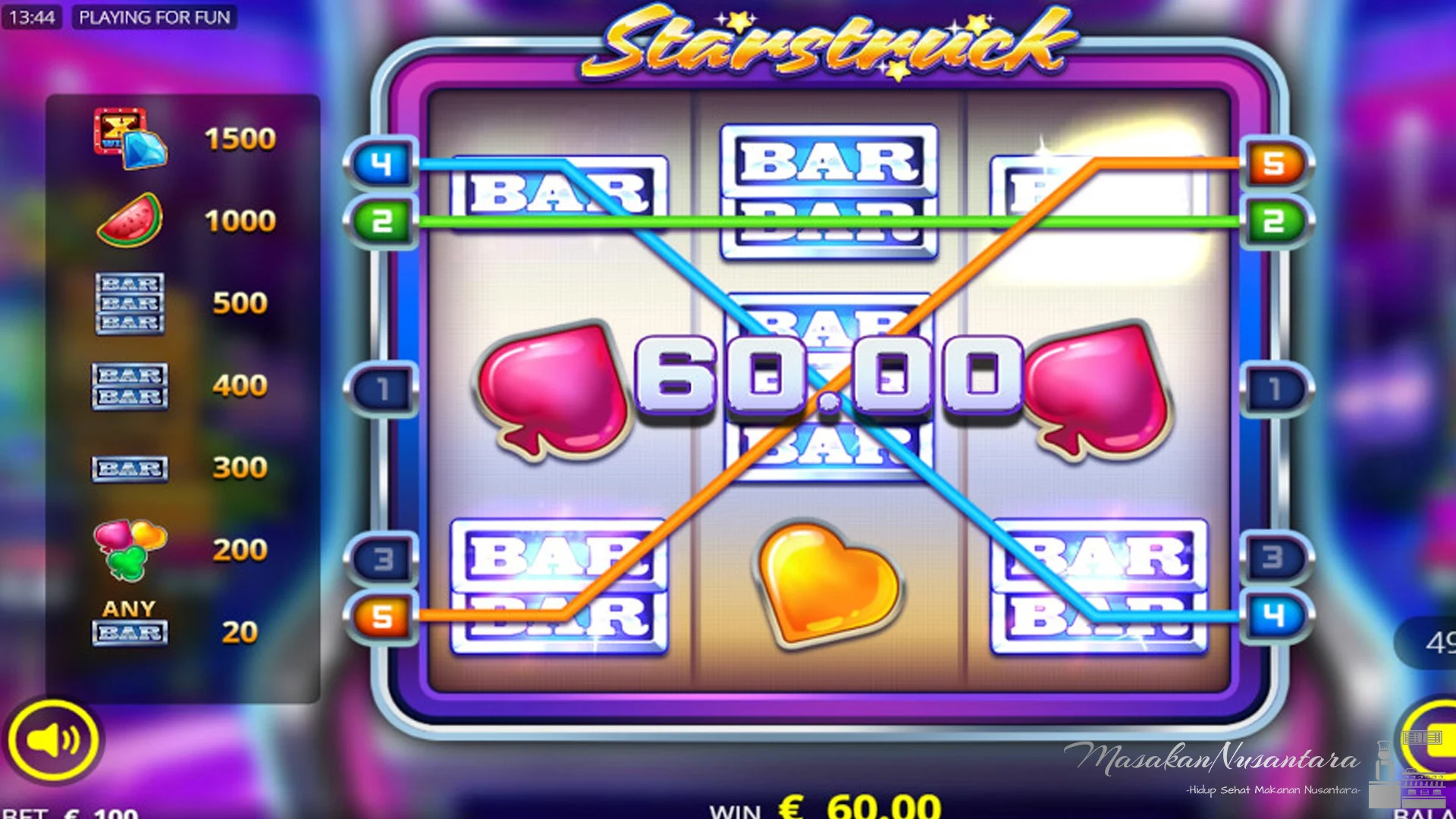Screen dimensions: 1456x819
Task: Select the single BAR symbol paying 300
Action: click(x=130, y=468)
